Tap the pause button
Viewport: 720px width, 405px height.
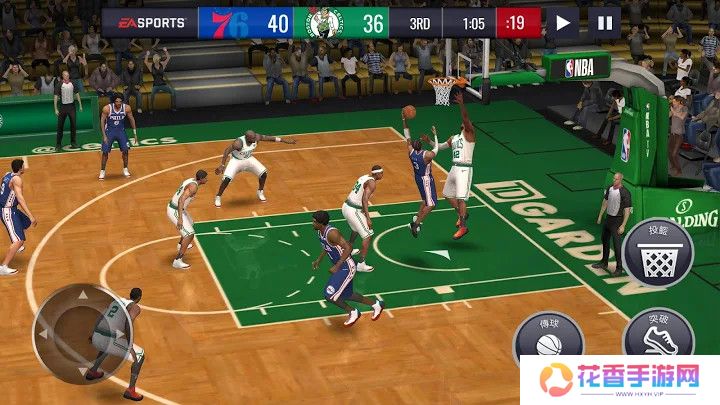603,22
